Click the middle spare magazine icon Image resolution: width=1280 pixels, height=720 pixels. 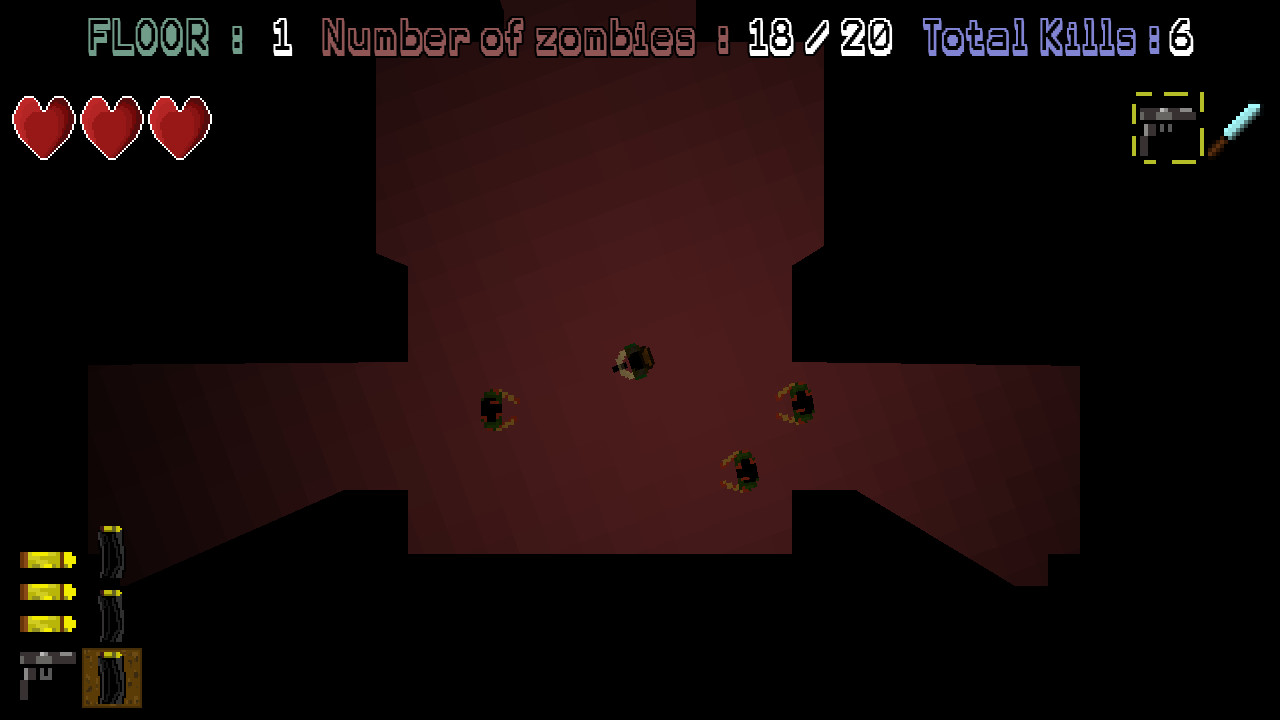pos(113,614)
